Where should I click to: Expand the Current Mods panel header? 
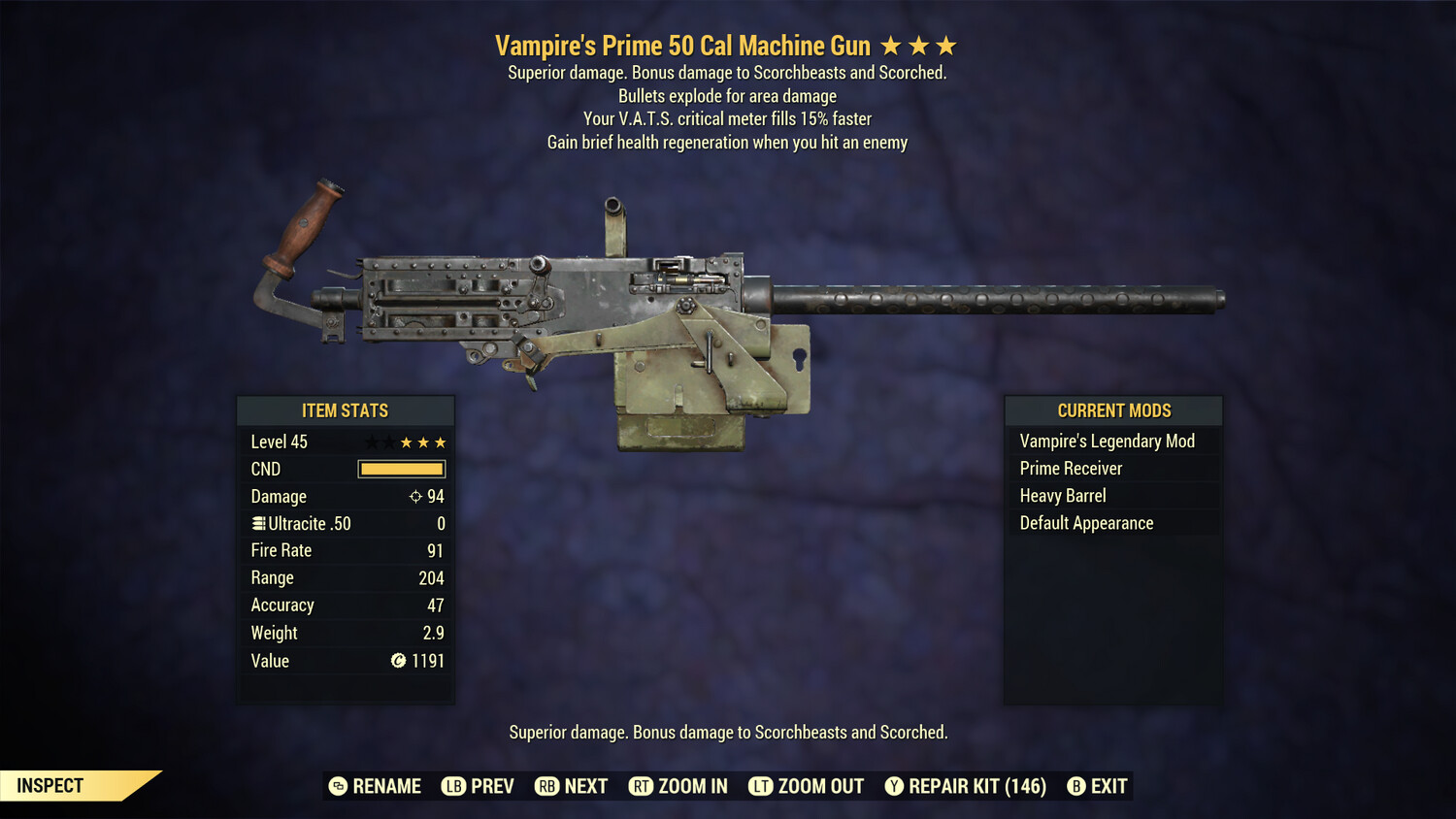tap(1112, 410)
